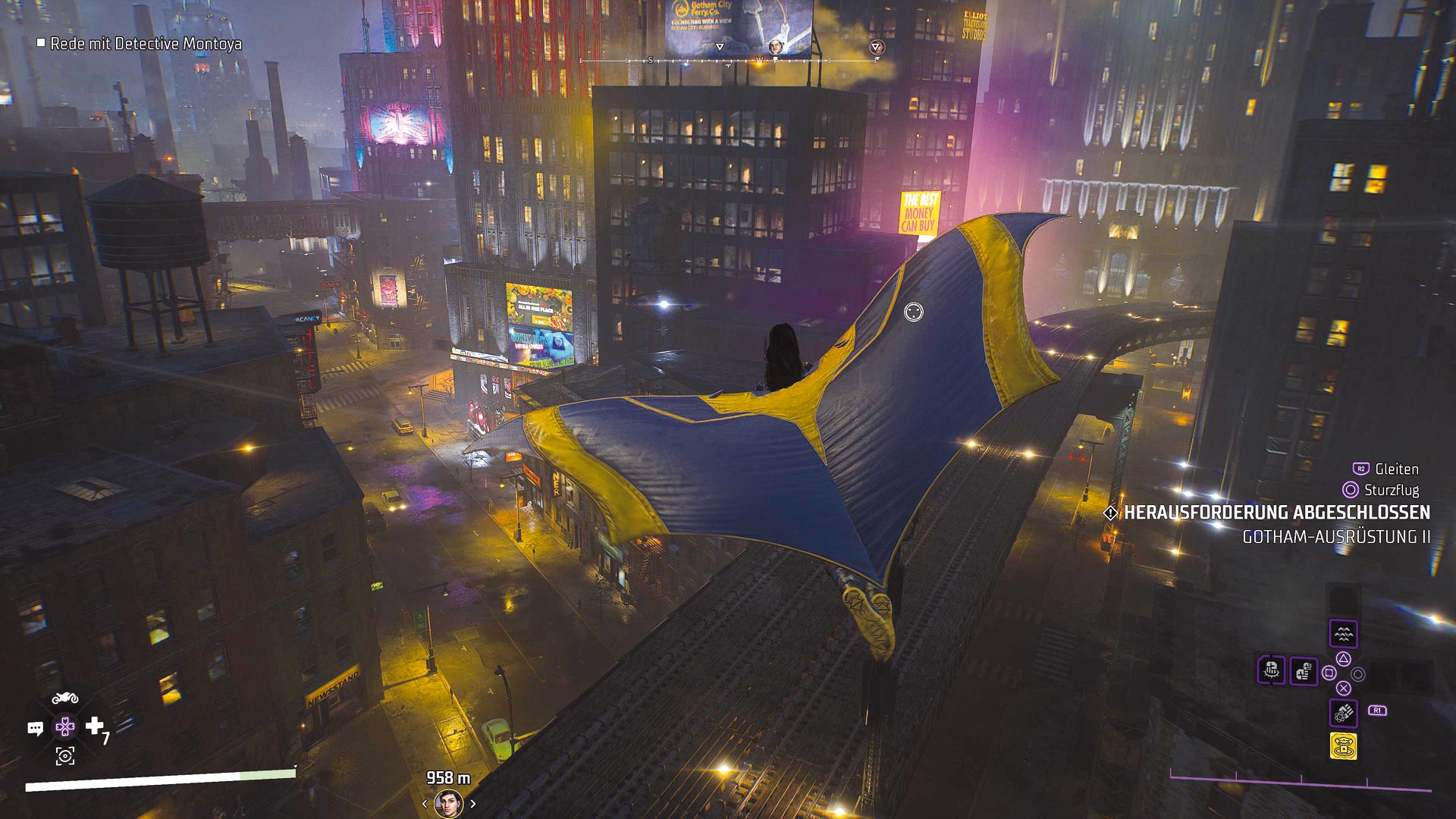Viewport: 1456px width, 819px height.
Task: Open the chat speech-bubble icon
Action: coord(35,729)
